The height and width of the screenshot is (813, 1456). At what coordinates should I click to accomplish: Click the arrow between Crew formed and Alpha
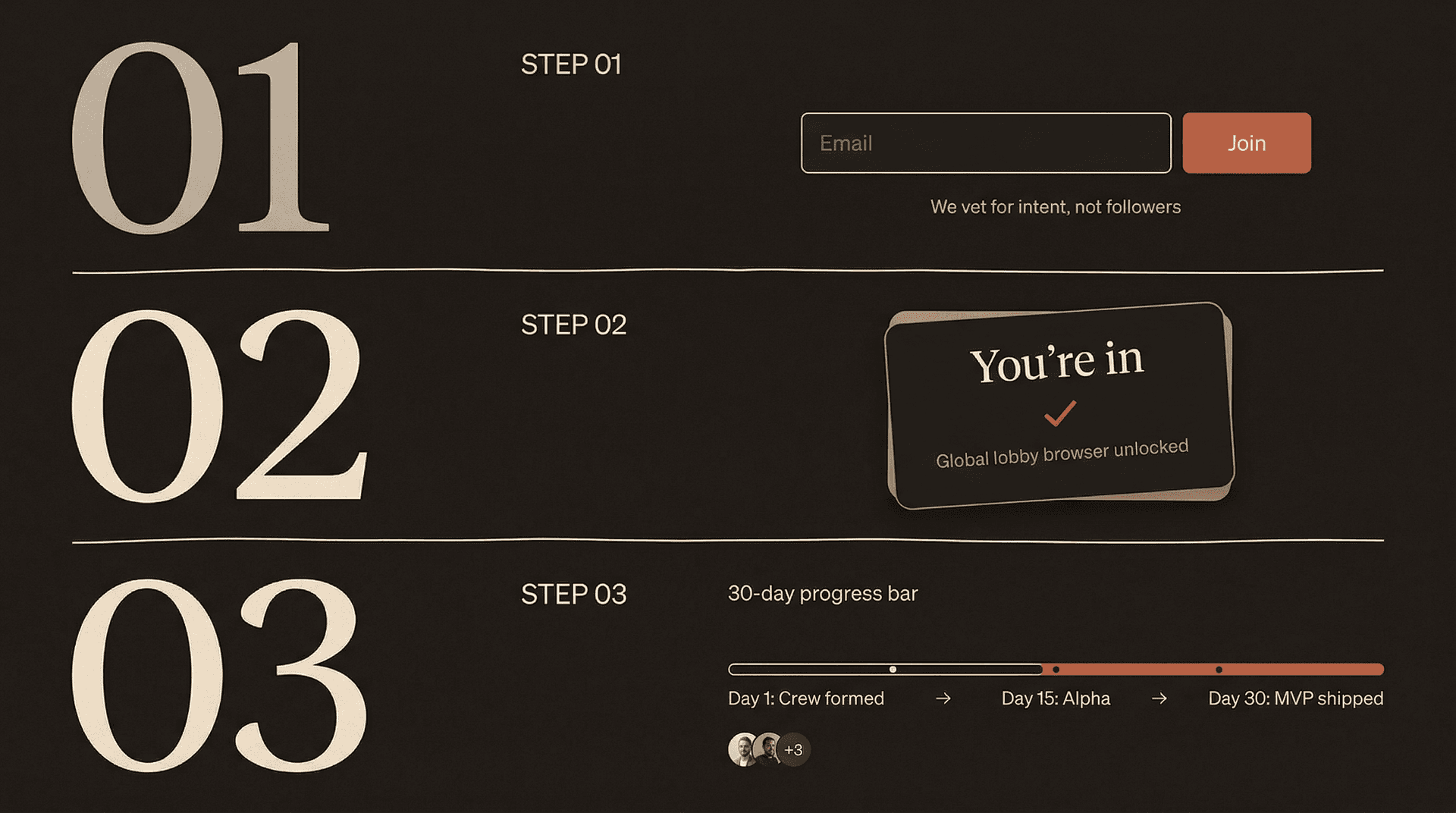pyautogui.click(x=944, y=698)
